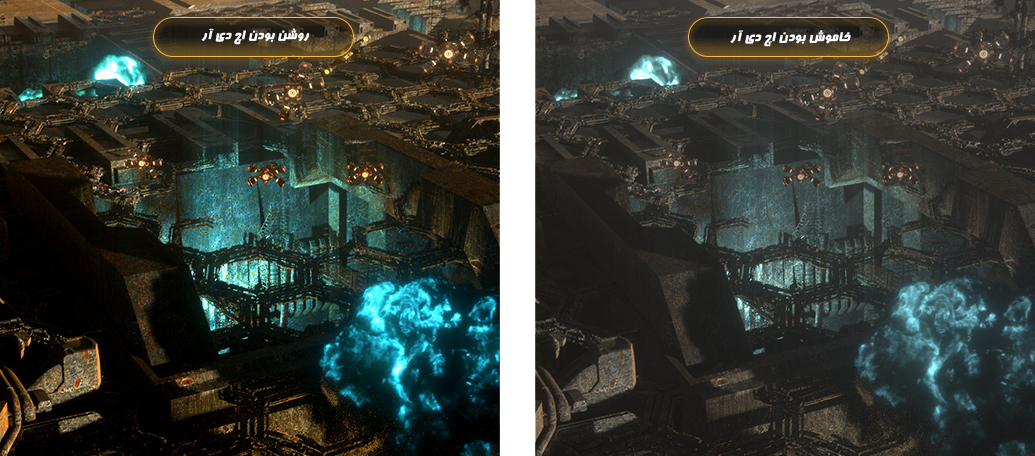The image size is (1035, 456).
Task: Open the HDR-off comparison image
Action: (x=785, y=260)
